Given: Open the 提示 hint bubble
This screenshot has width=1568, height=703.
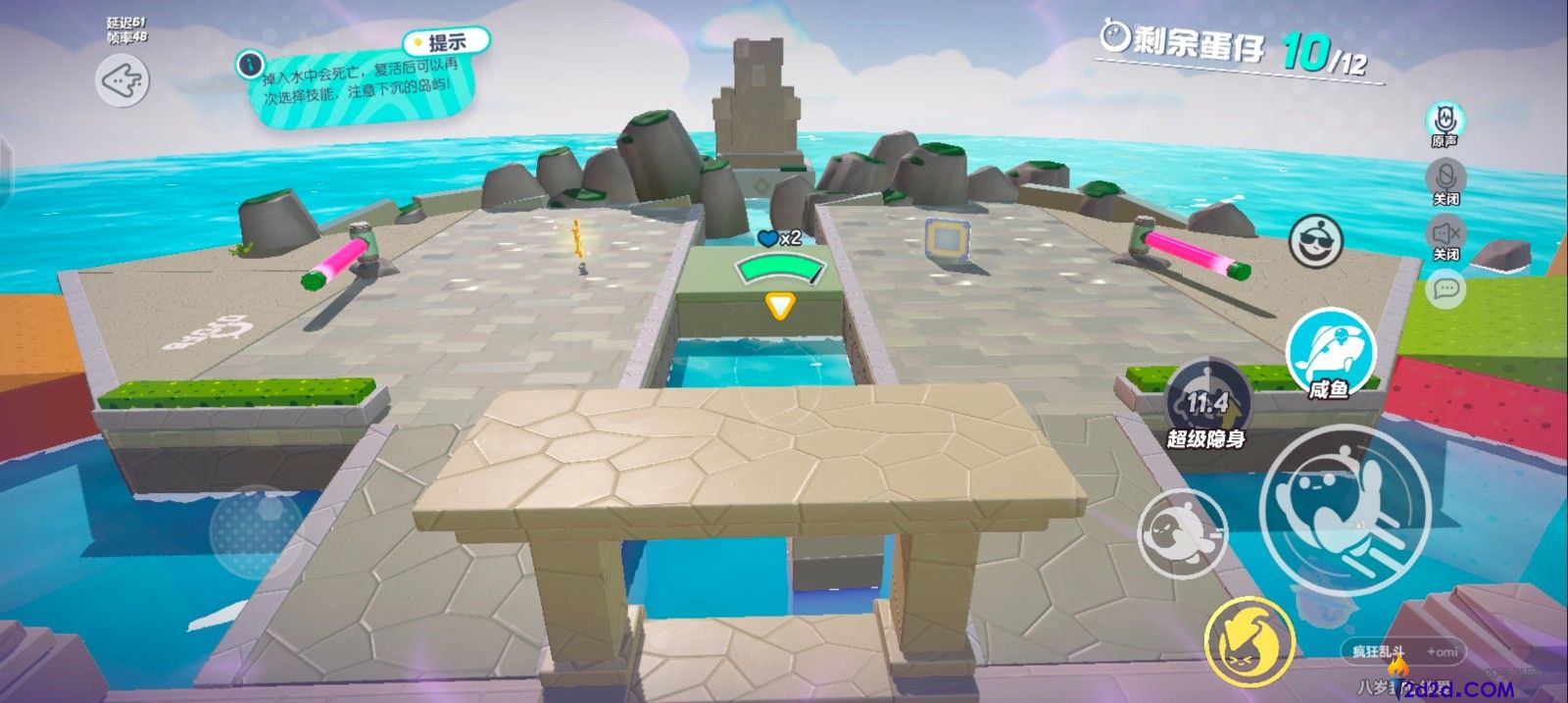Looking at the screenshot, I should [447, 42].
